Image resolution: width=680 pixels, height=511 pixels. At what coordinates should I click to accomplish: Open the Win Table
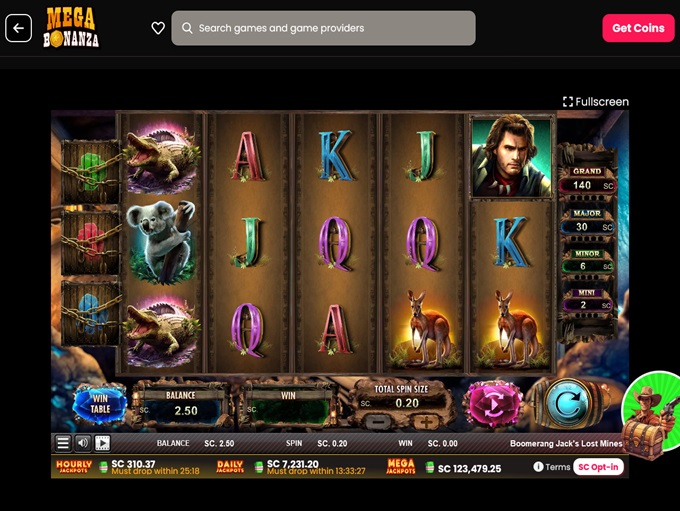tap(100, 405)
